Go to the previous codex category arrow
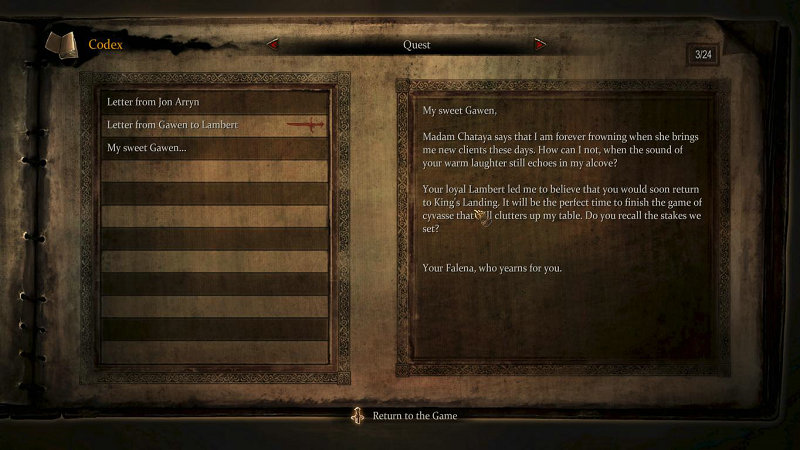This screenshot has width=800, height=450. point(272,44)
